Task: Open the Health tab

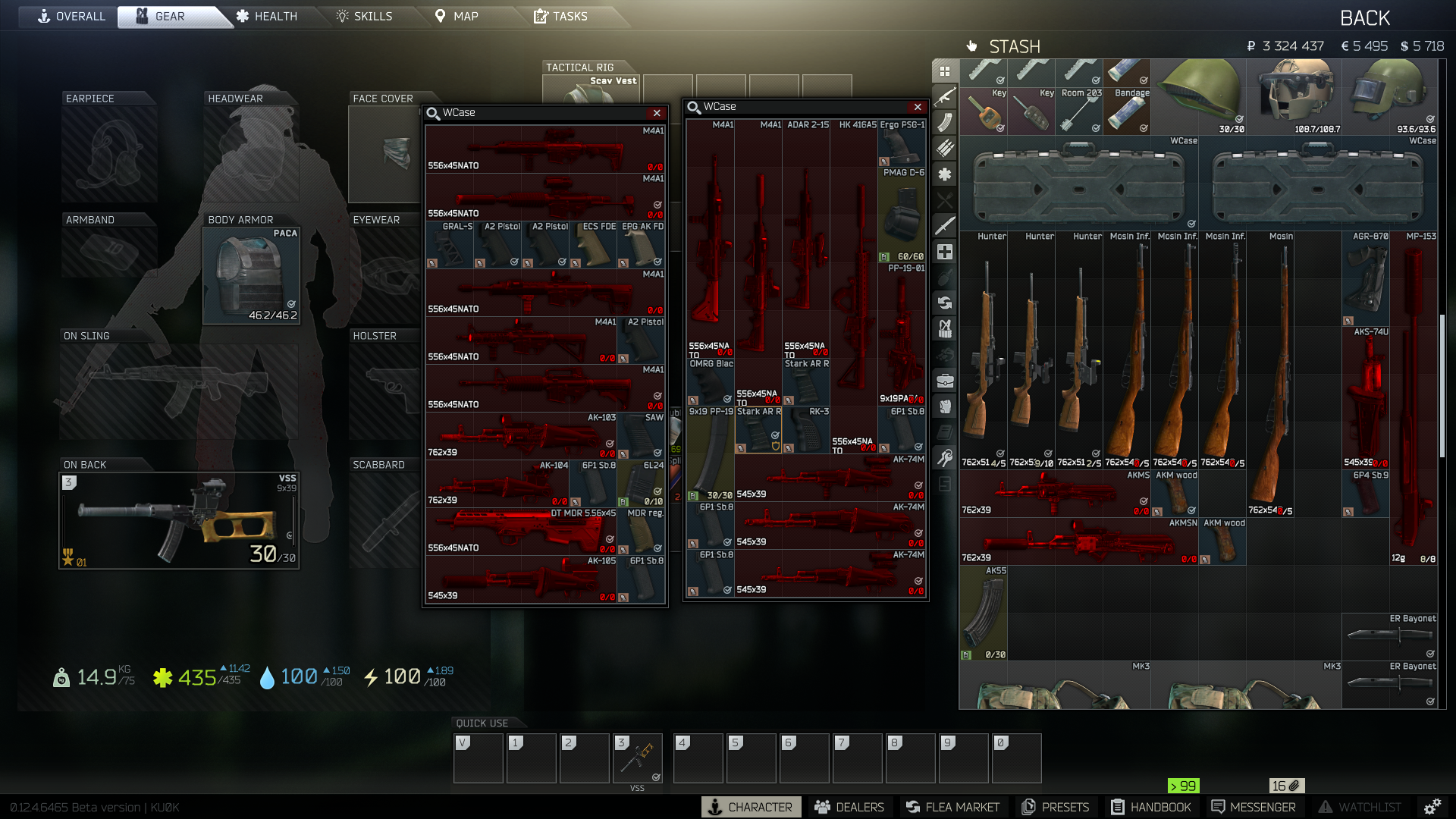Action: 266,16
